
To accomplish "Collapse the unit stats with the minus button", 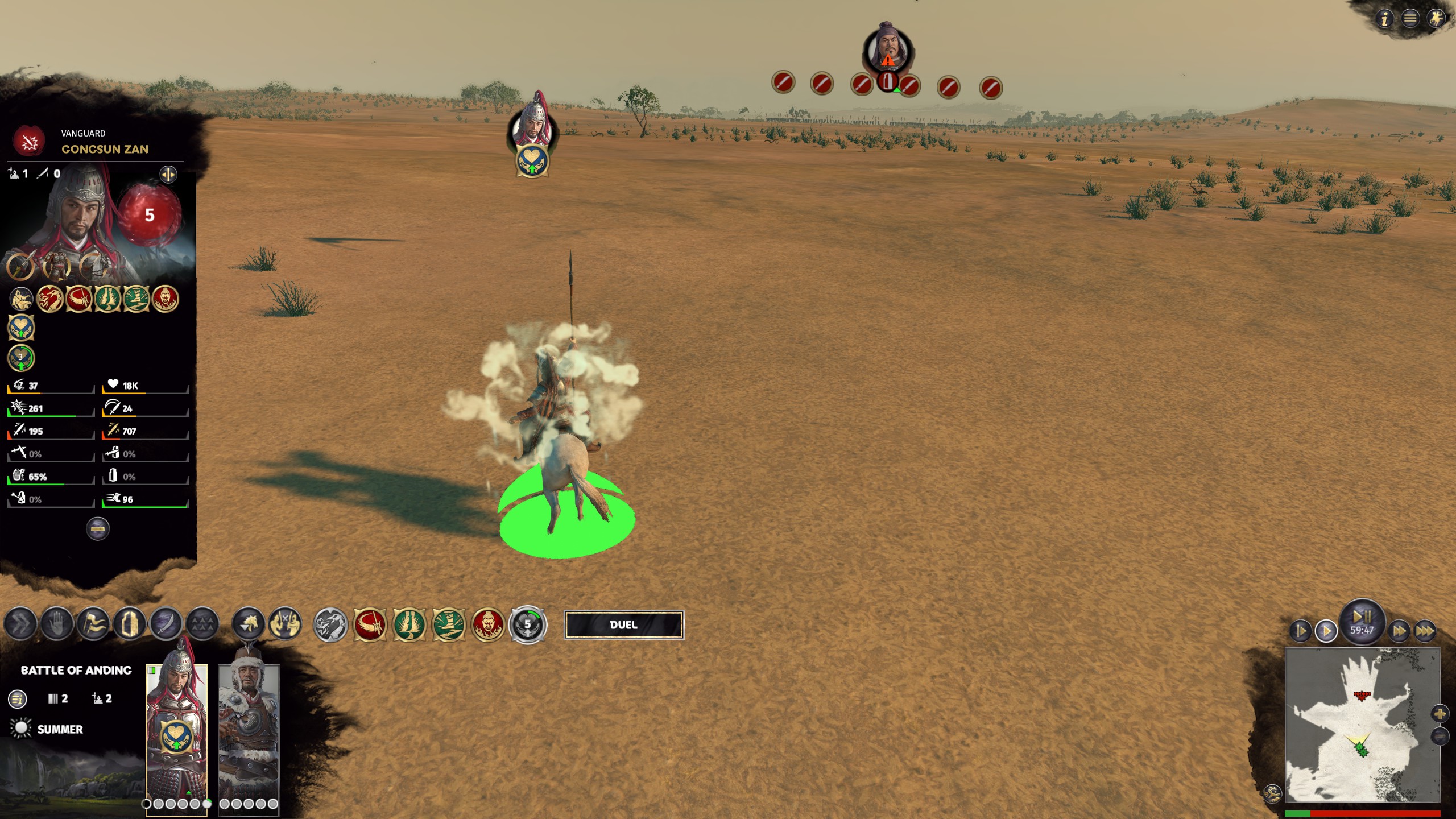I will (98, 529).
